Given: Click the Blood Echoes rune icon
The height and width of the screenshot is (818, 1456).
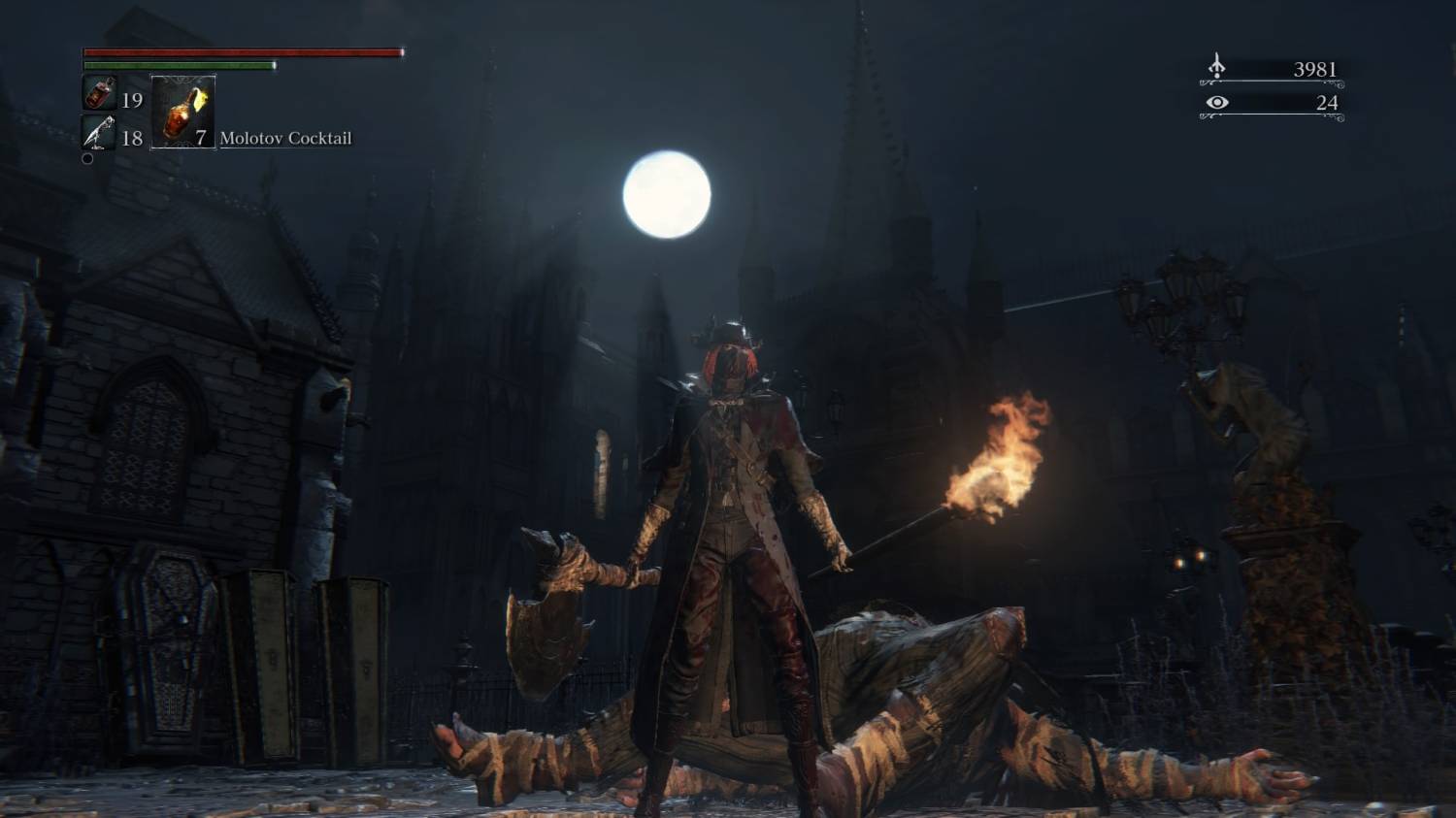Looking at the screenshot, I should pyautogui.click(x=1216, y=67).
